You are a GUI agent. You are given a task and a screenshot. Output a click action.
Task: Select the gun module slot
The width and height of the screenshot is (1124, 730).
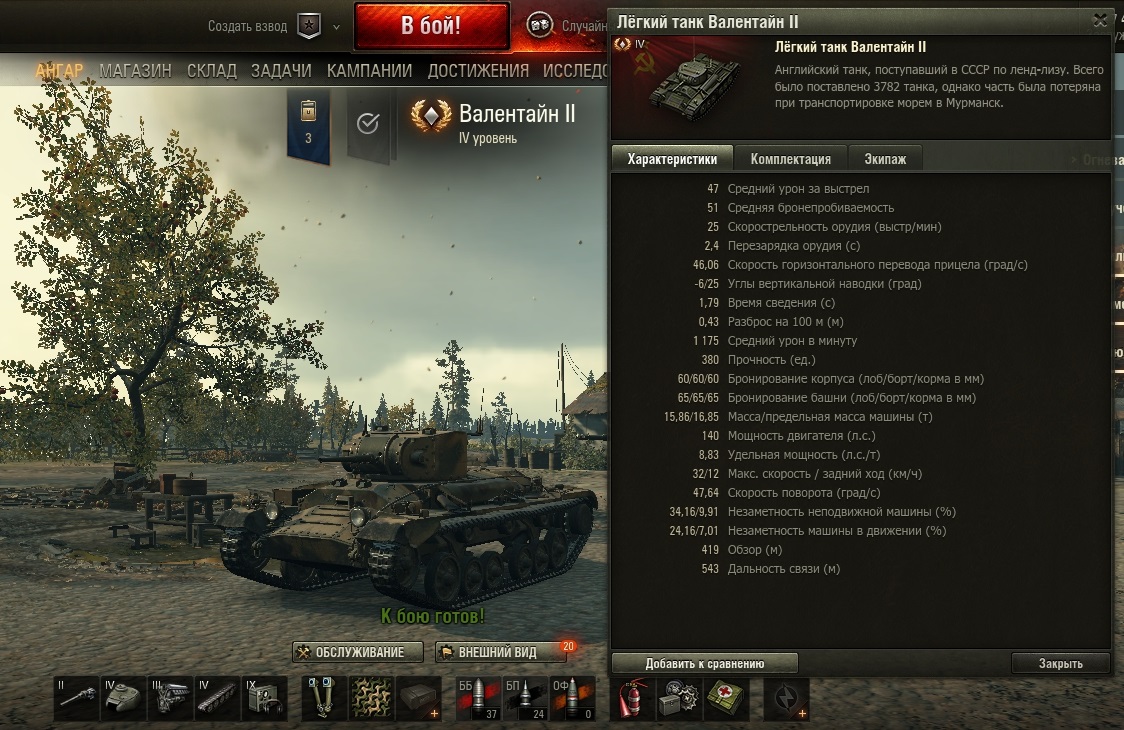(77, 698)
